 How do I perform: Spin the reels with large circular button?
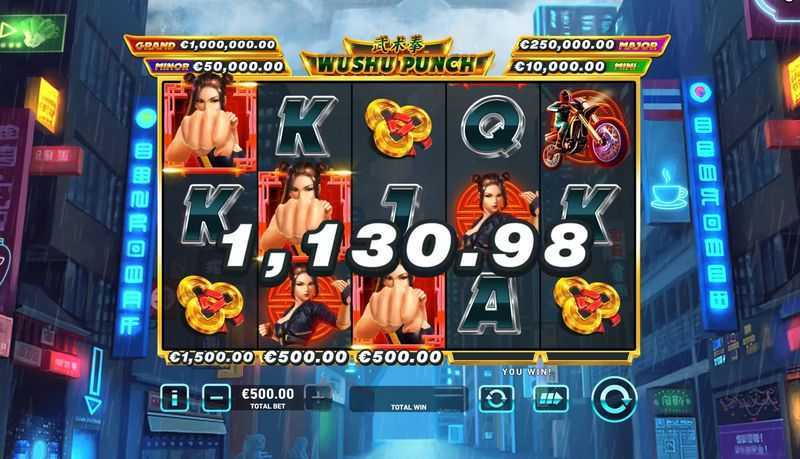613,399
